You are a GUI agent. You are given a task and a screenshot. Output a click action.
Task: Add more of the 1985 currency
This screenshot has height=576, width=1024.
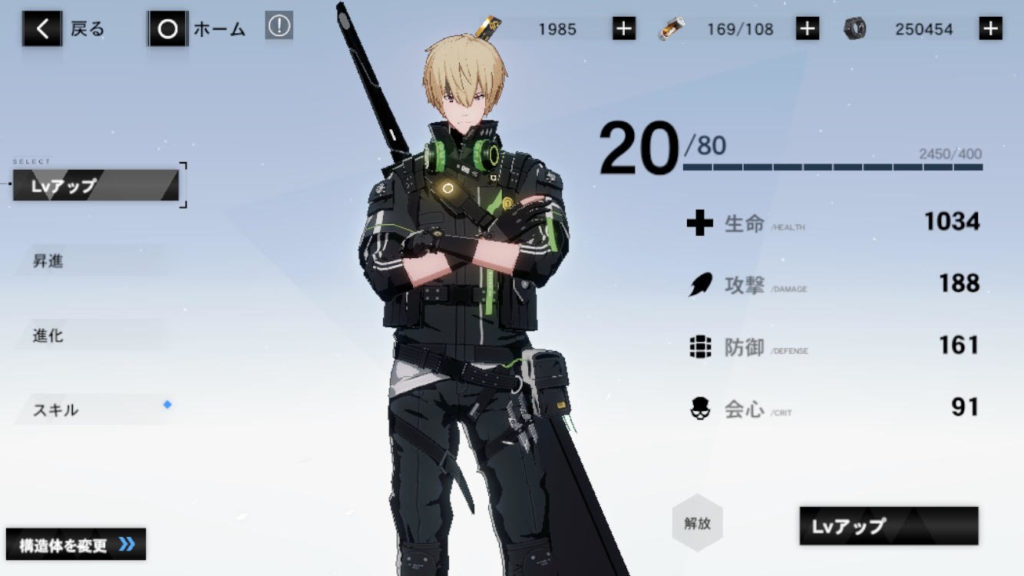click(x=624, y=29)
